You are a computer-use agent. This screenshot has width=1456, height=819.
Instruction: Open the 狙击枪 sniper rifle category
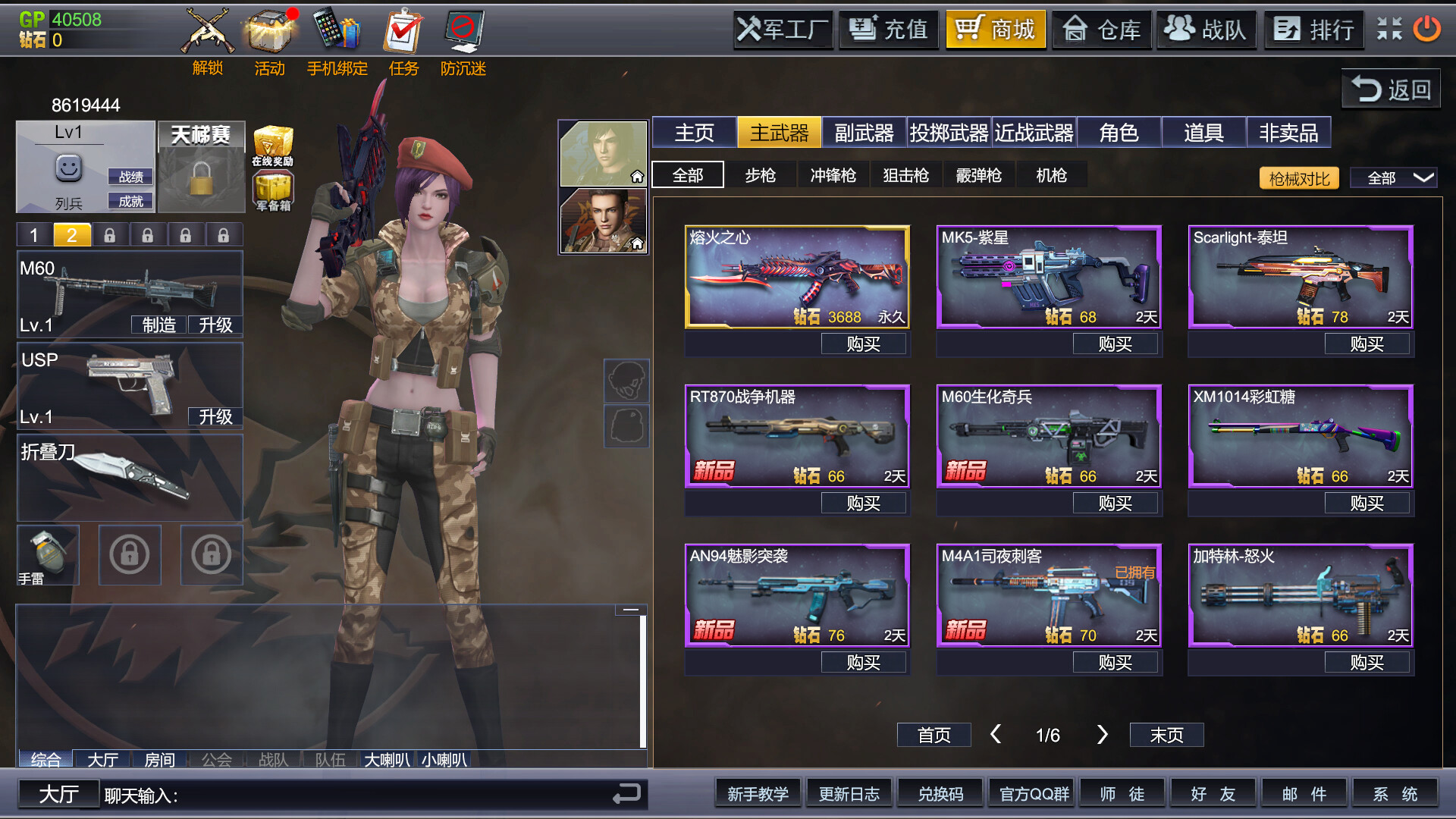tap(906, 174)
